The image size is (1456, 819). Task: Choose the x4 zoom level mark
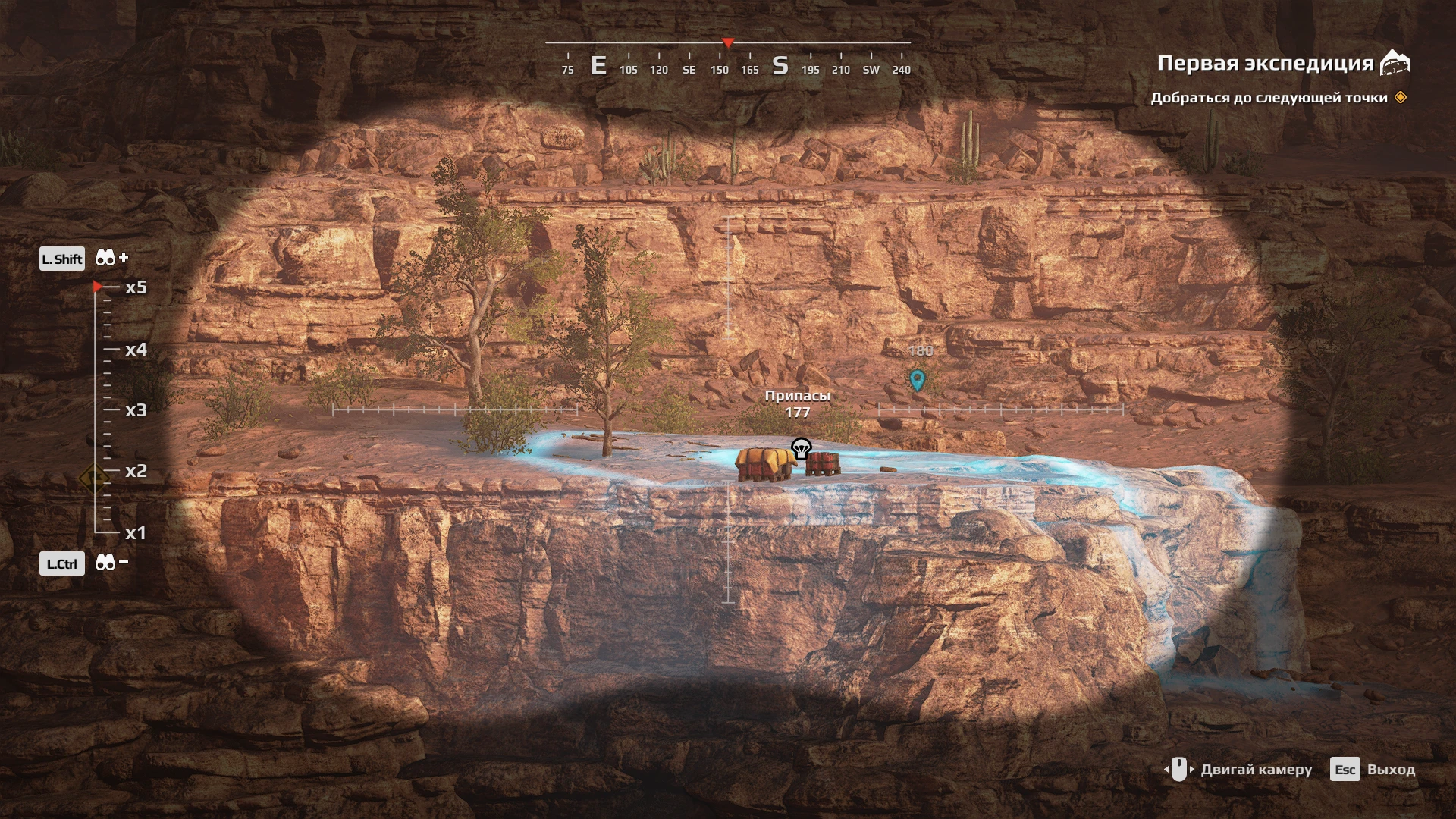click(135, 350)
